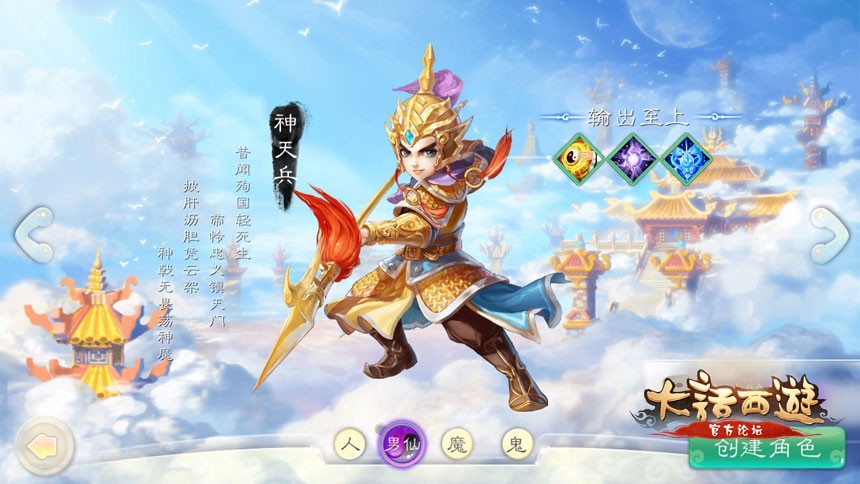Go back using the yellow arrow button
Screen dimensions: 860x484
(45, 446)
